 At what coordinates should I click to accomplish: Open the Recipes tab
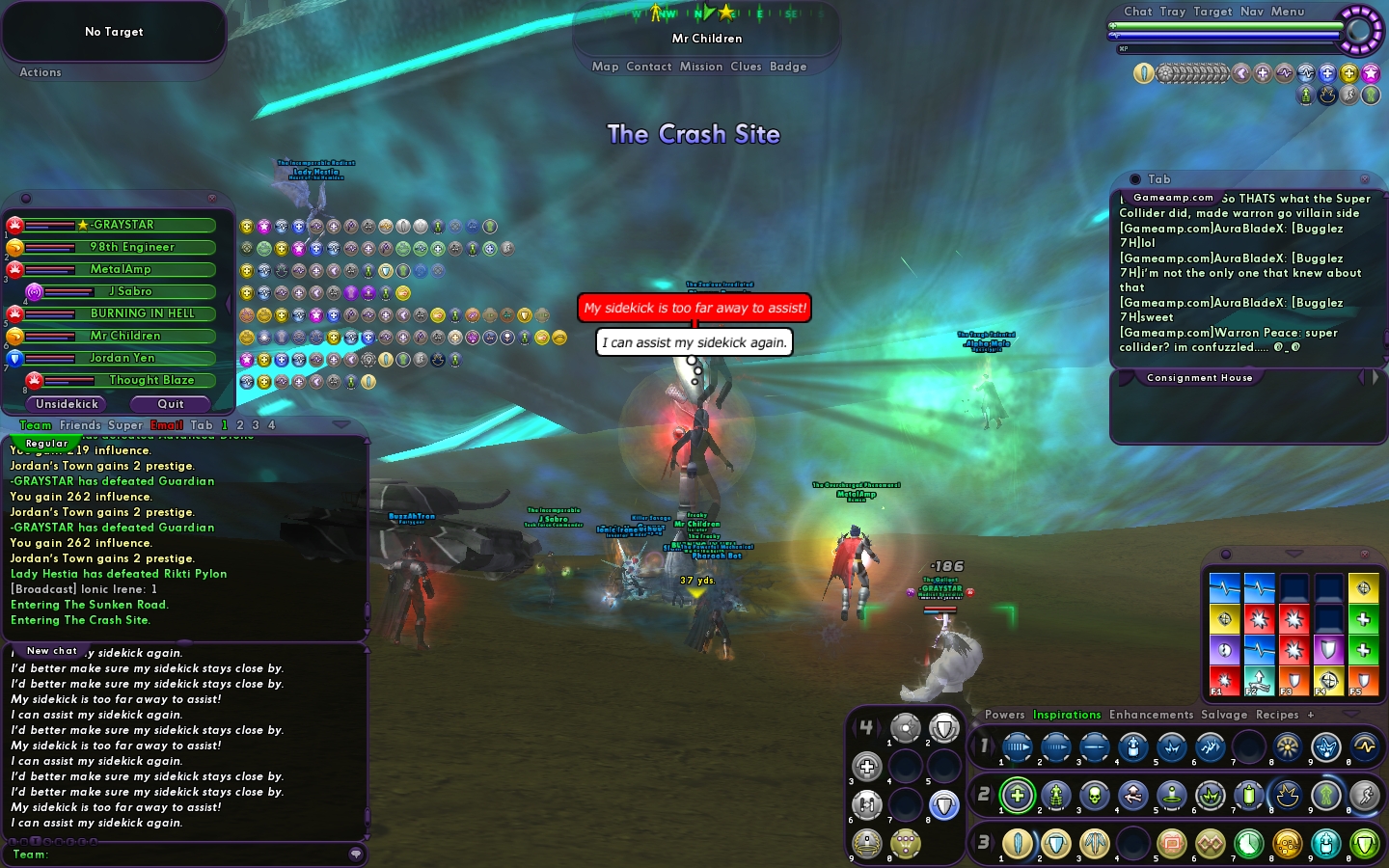click(1277, 715)
